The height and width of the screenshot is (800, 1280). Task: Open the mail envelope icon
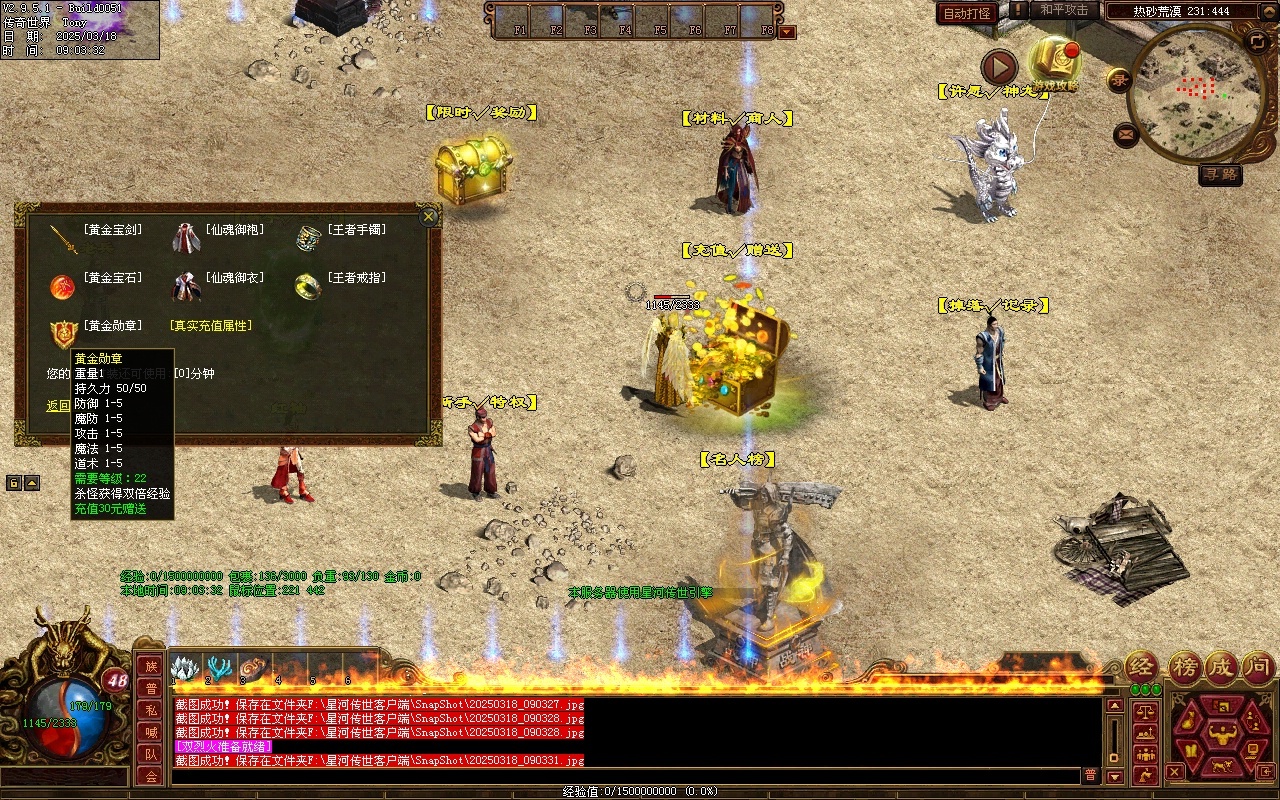coord(1126,134)
